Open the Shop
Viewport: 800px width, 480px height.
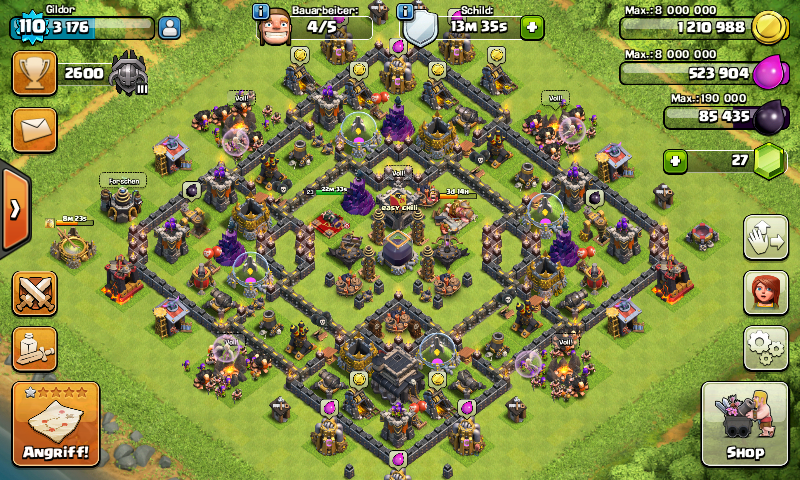(x=745, y=423)
